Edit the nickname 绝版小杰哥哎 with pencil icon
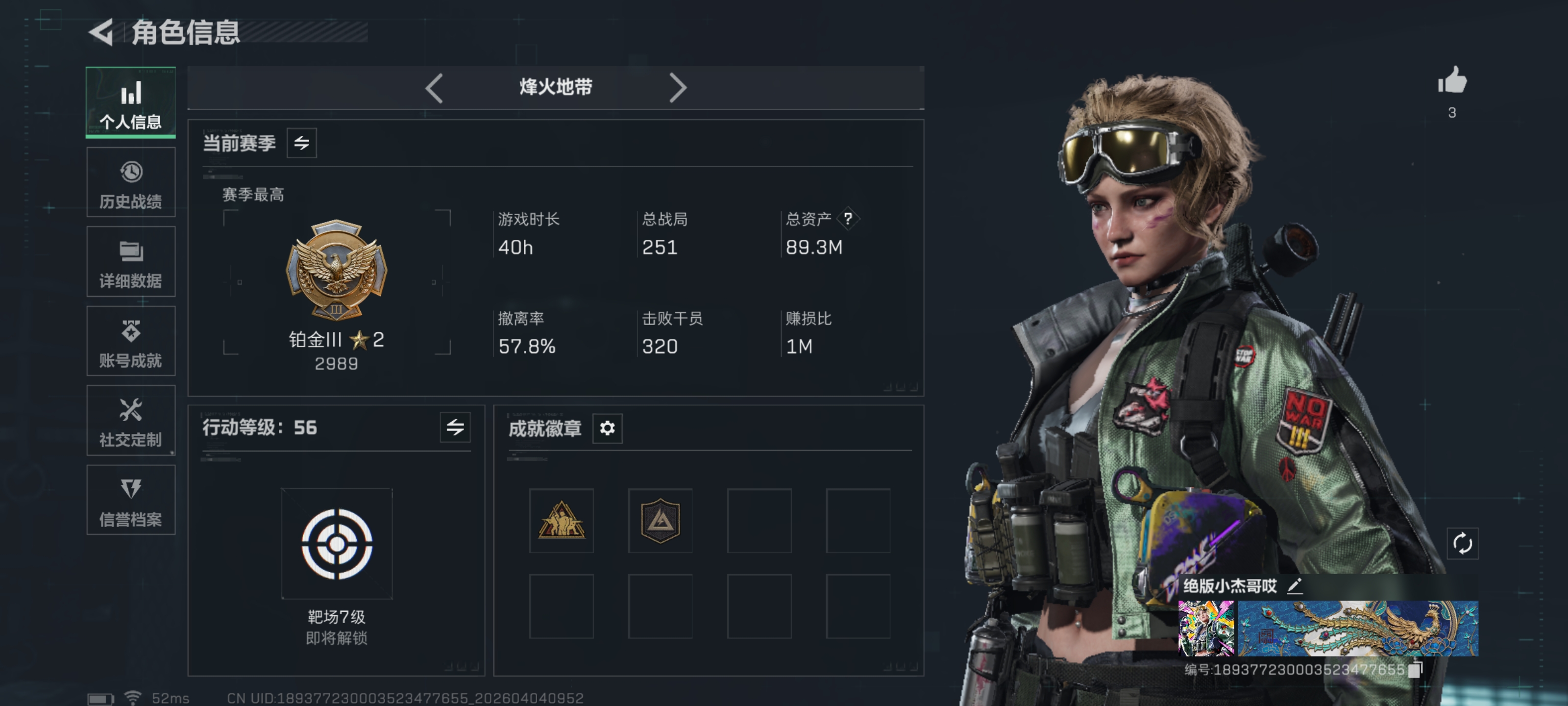The height and width of the screenshot is (706, 1568). tap(1295, 586)
